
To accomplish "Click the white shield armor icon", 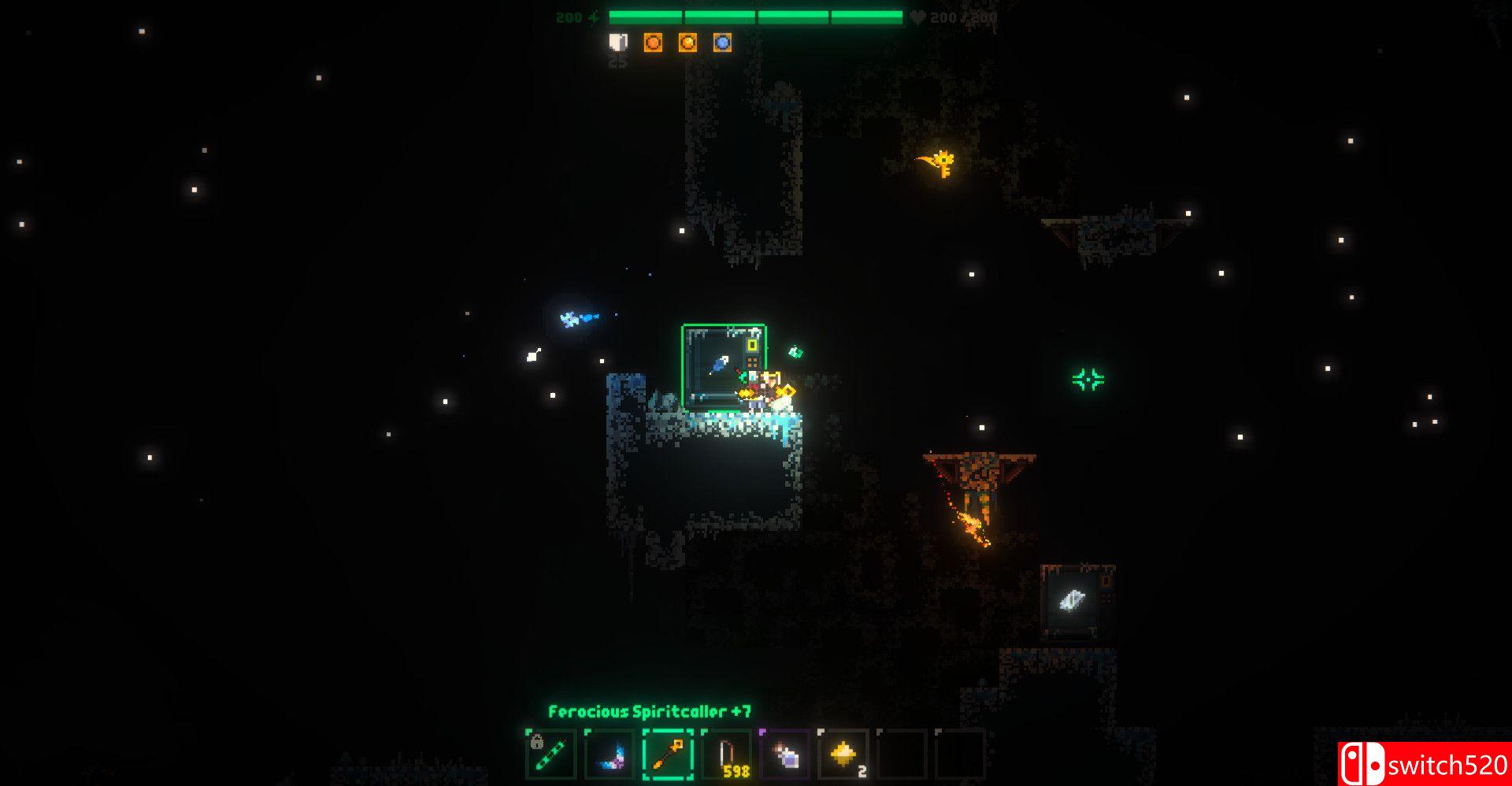I will point(618,43).
